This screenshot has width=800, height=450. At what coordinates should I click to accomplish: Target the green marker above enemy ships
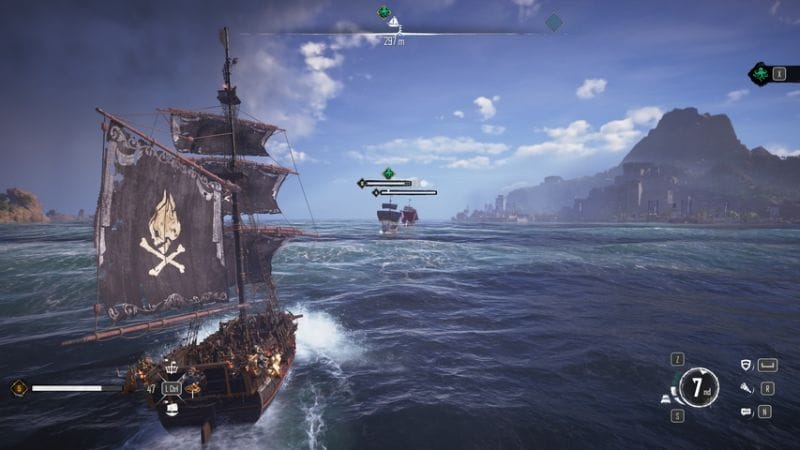(x=388, y=173)
